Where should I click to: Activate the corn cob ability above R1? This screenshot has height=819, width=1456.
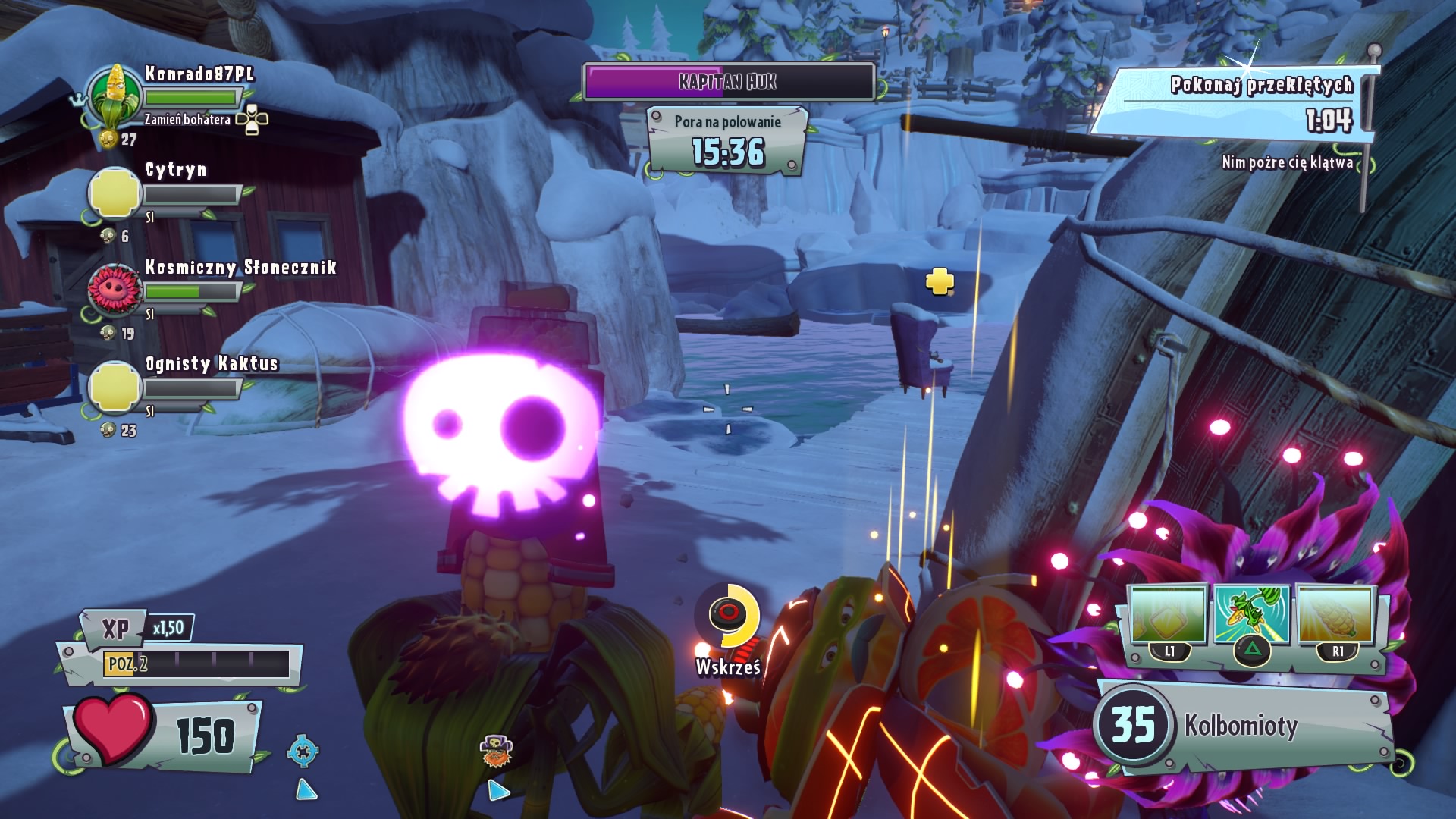(1336, 614)
